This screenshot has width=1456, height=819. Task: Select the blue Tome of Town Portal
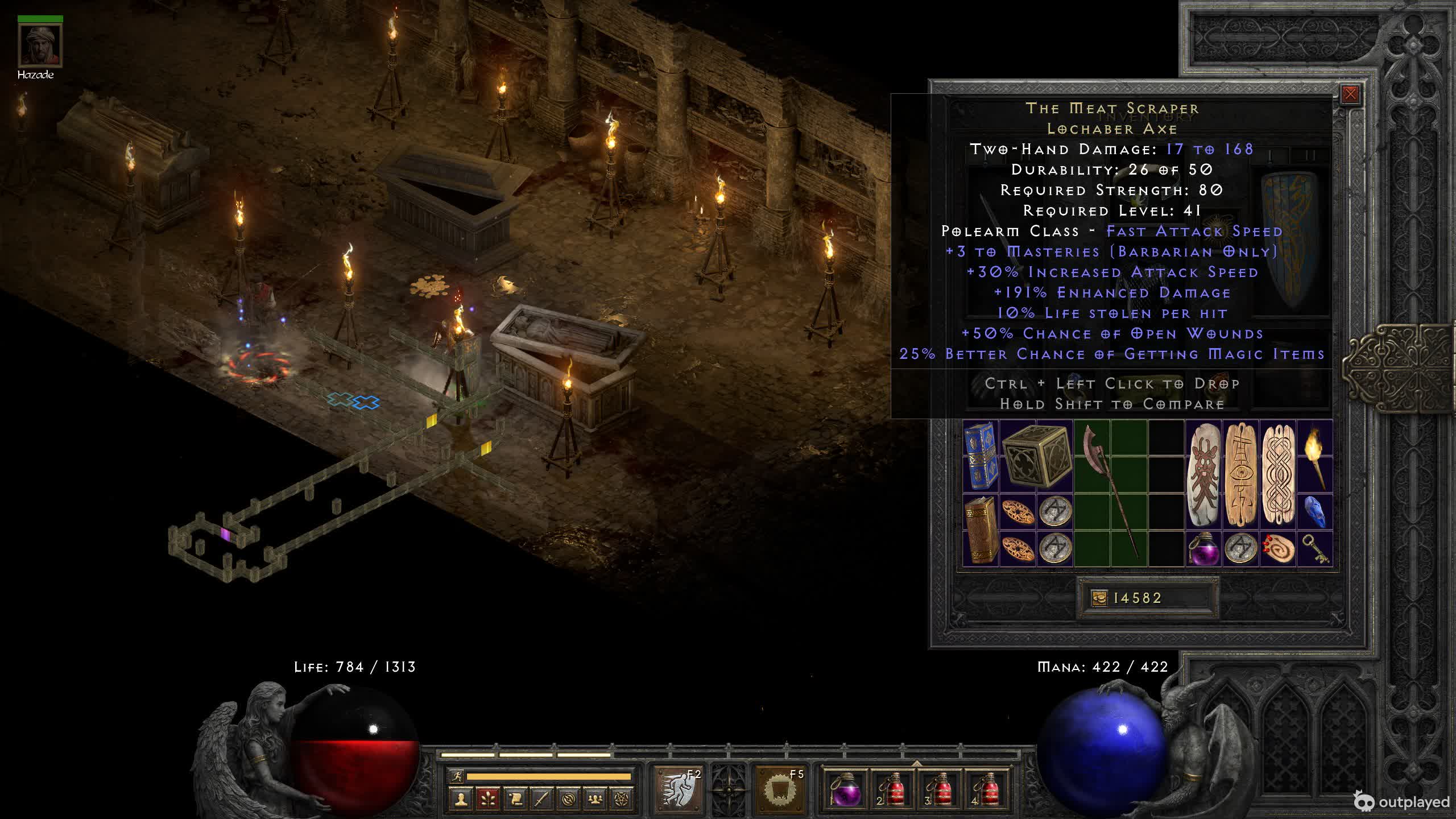click(981, 456)
